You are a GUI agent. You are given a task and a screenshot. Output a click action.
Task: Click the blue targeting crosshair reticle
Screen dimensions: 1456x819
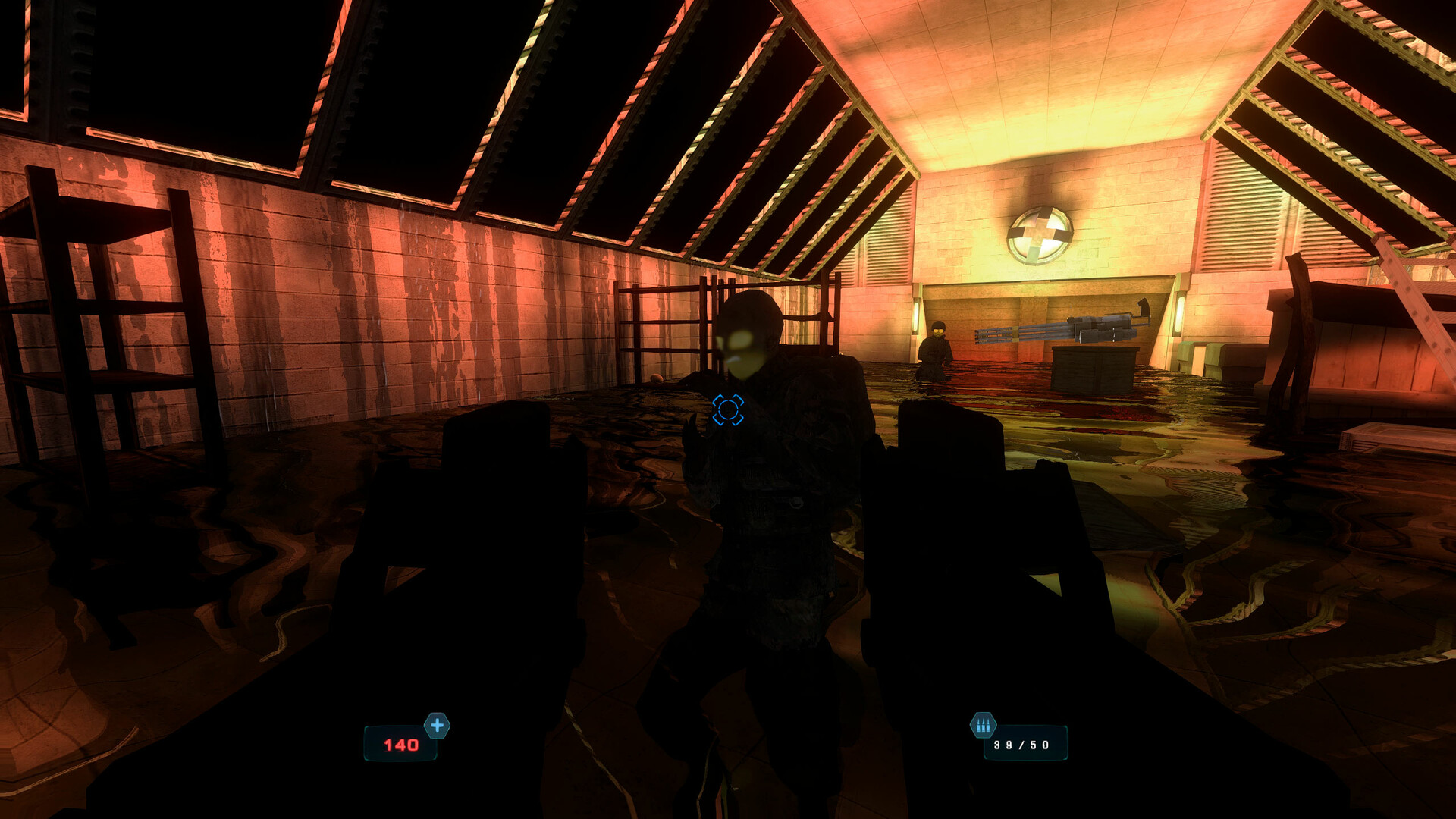tap(730, 409)
